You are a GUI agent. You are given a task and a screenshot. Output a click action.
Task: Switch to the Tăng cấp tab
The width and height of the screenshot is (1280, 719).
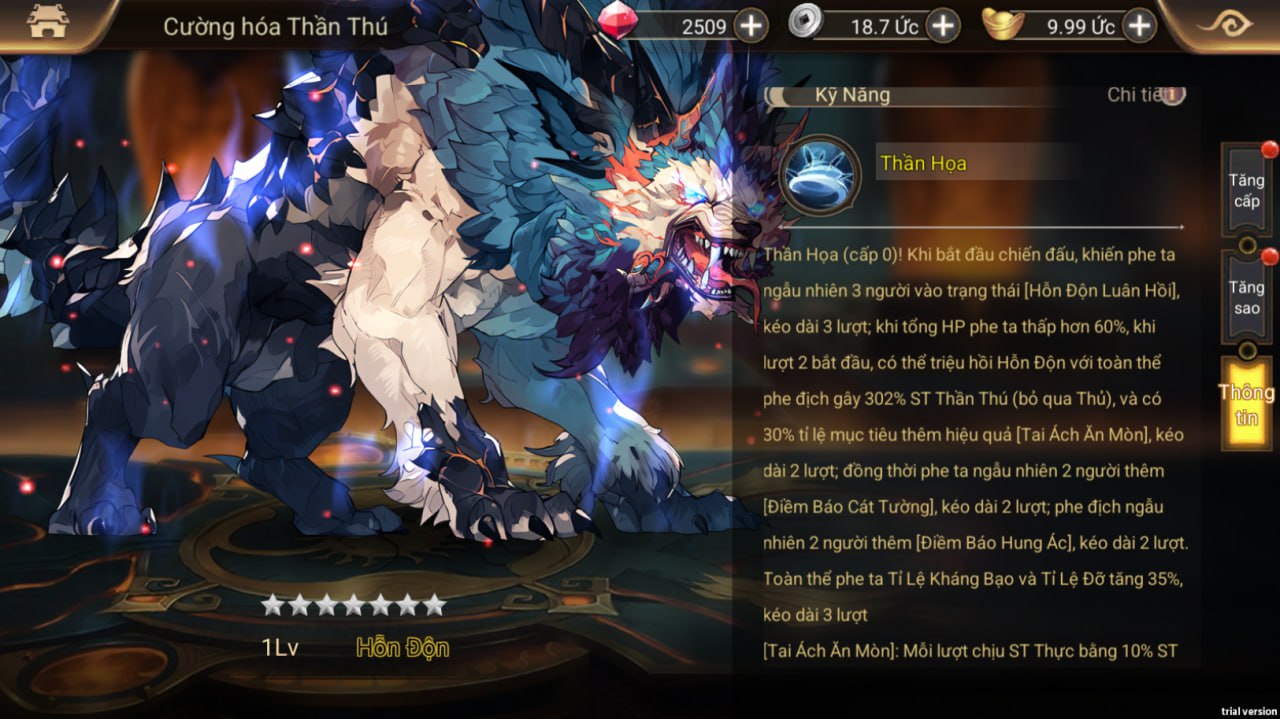point(1246,191)
